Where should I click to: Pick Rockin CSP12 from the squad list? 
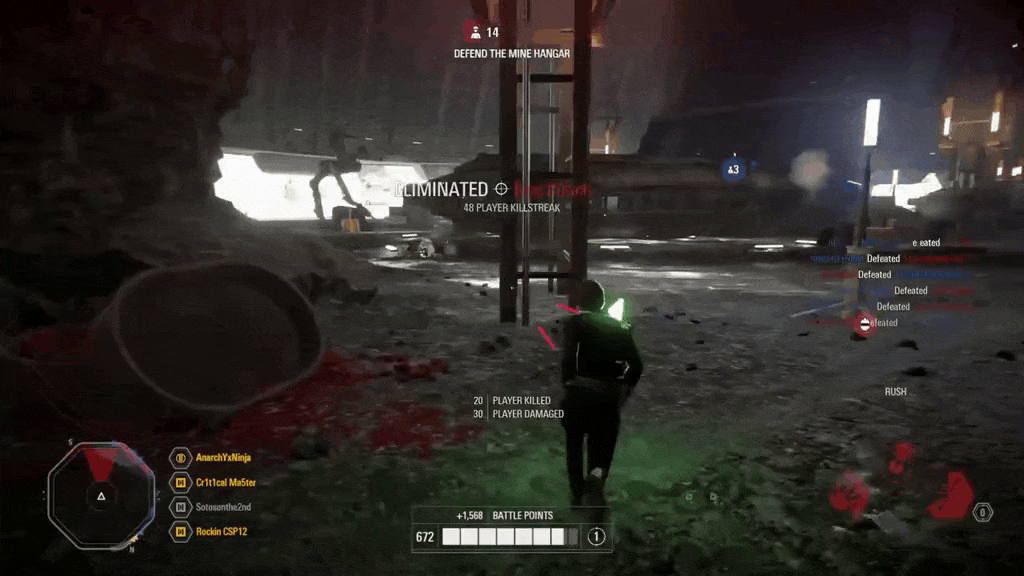[221, 532]
